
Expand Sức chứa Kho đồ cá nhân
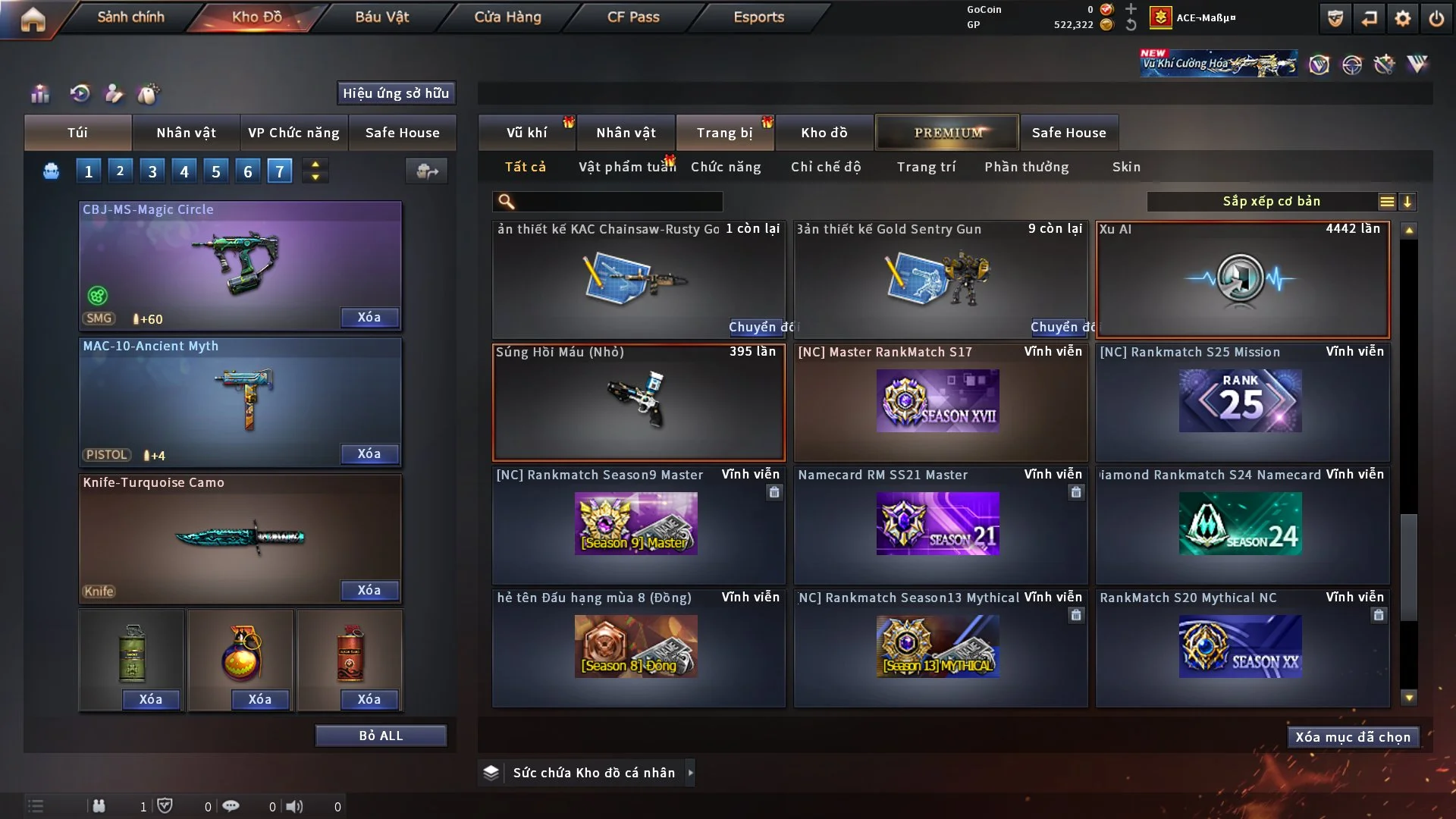click(690, 773)
